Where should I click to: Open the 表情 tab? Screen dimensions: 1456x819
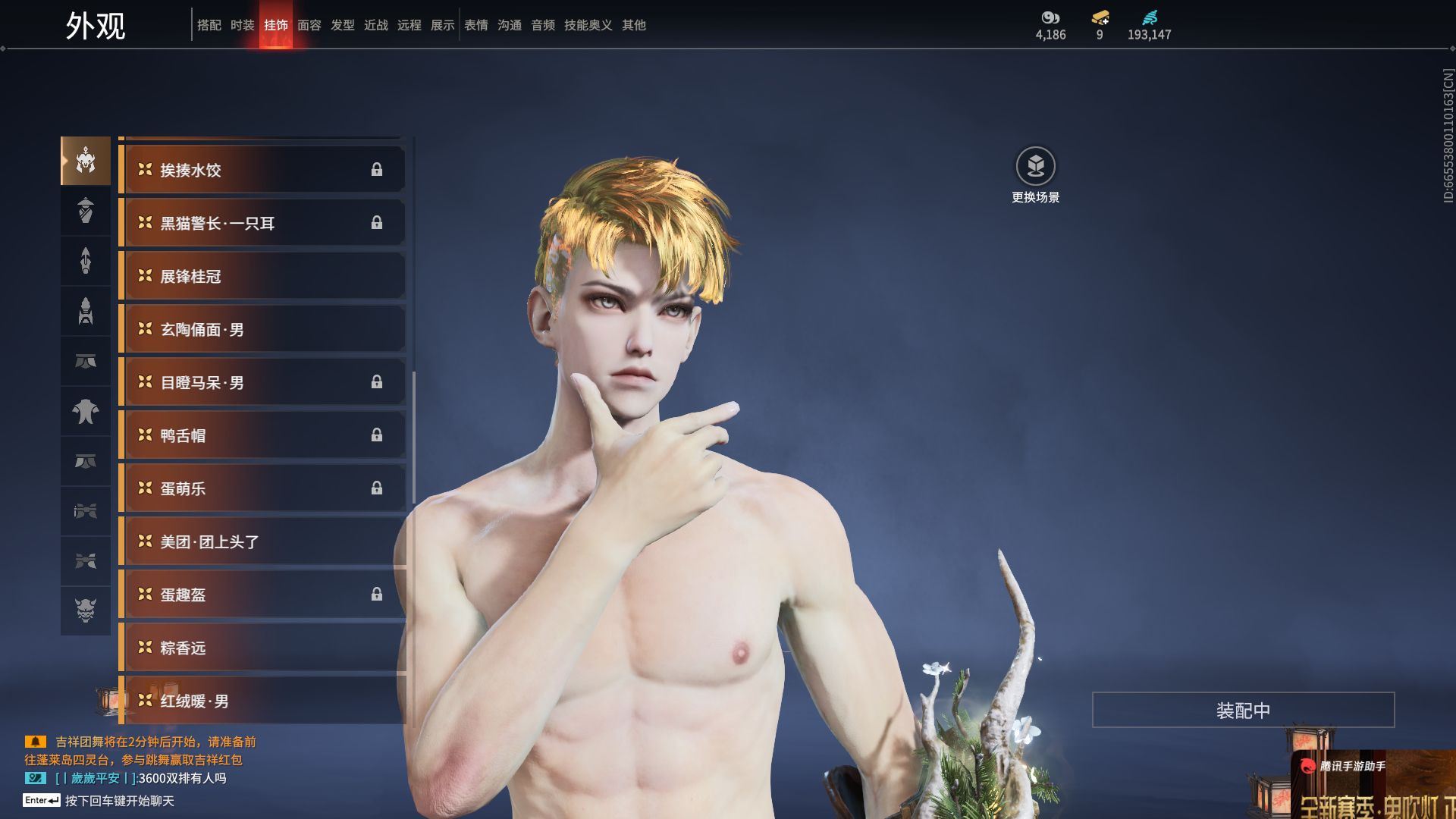(475, 25)
